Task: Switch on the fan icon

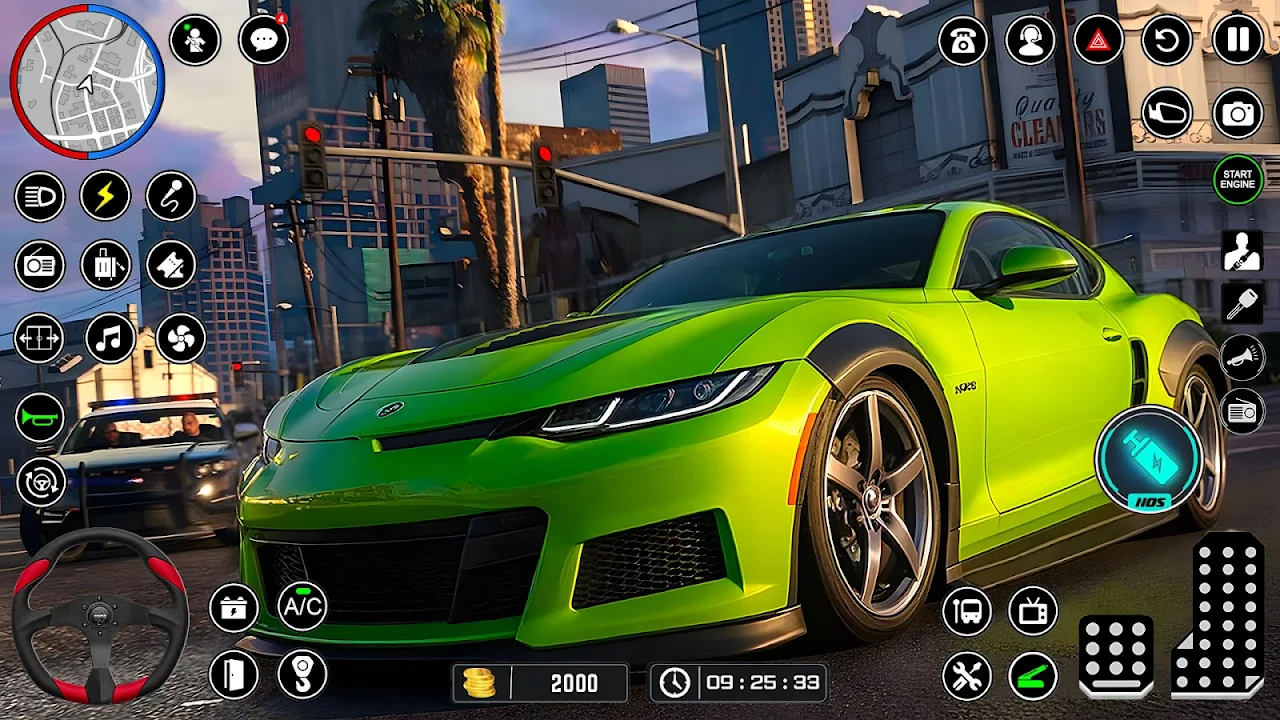Action: point(181,338)
